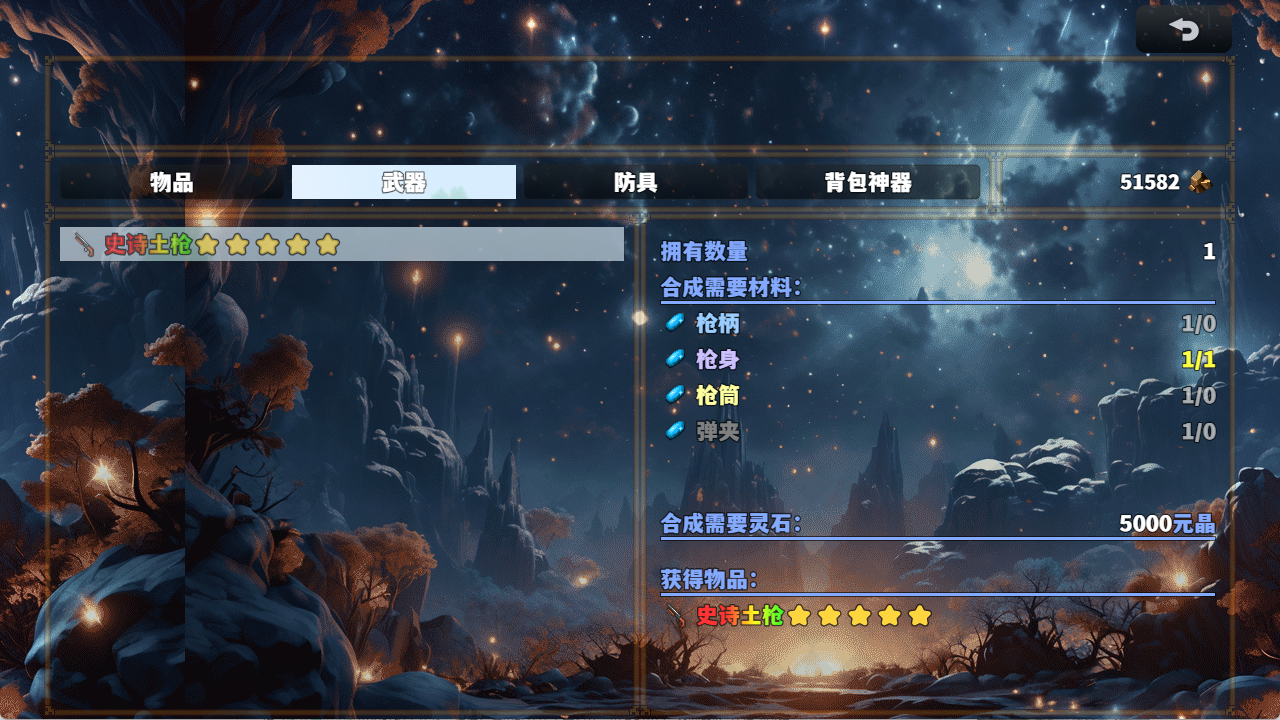This screenshot has height=720, width=1280.
Task: Pick the 枪筒 material entry
Action: click(x=718, y=395)
